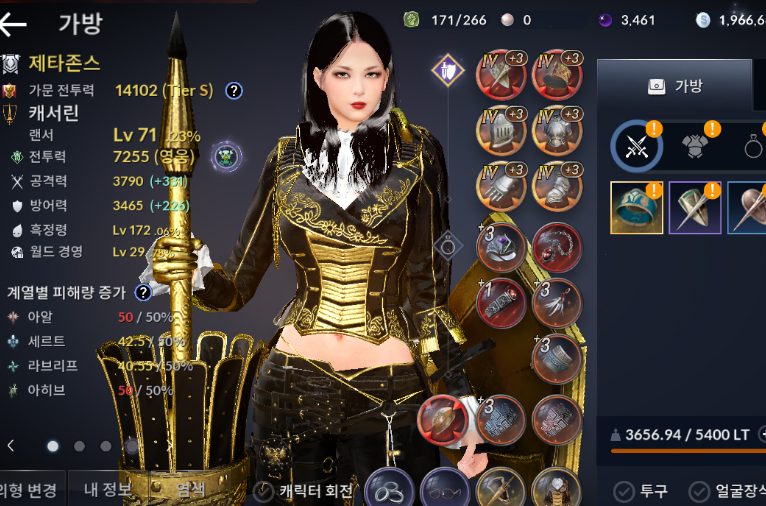
Task: Select the teal ring item in bag
Action: click(x=636, y=207)
